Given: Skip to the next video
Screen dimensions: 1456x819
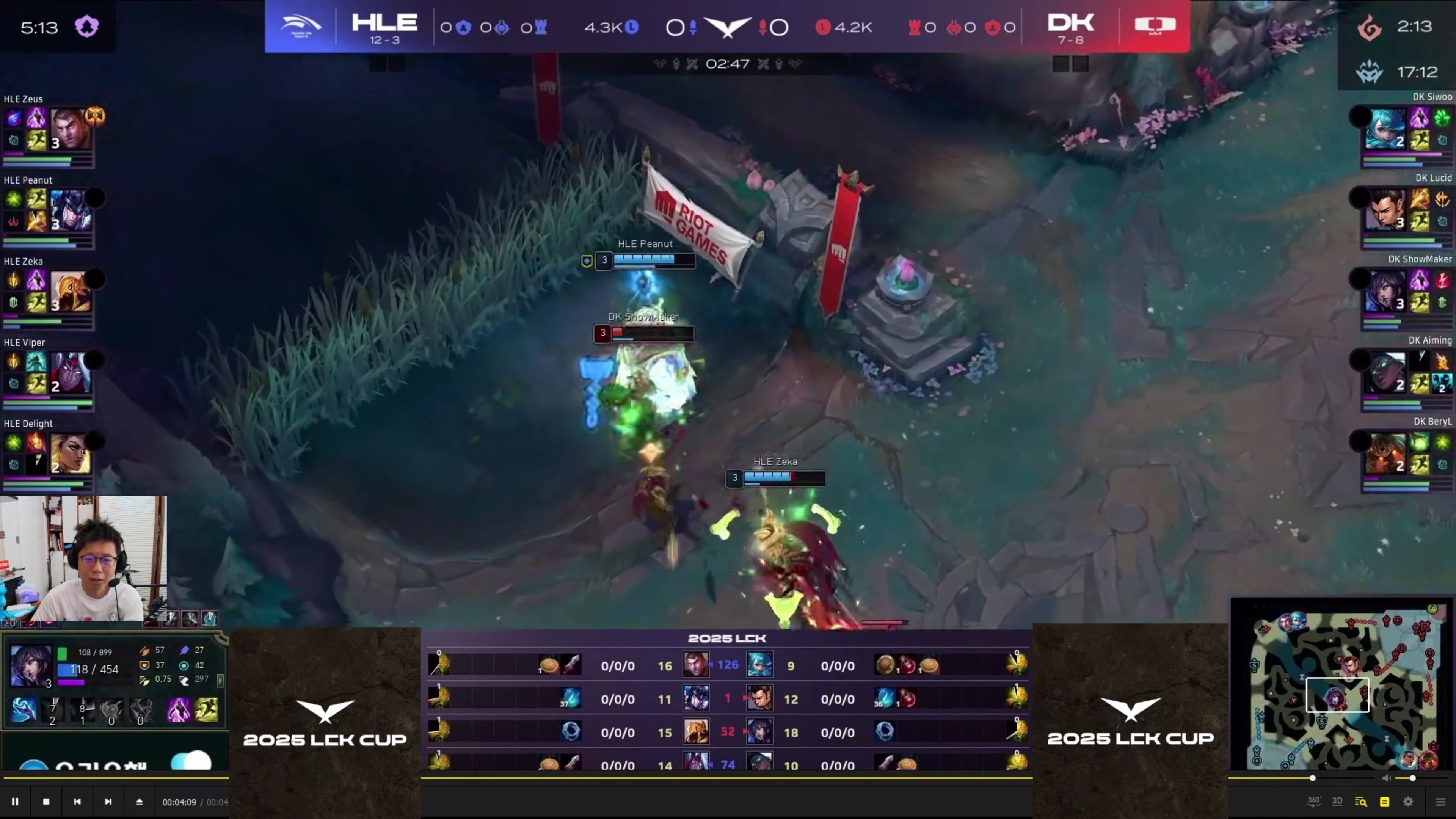Looking at the screenshot, I should (x=108, y=802).
